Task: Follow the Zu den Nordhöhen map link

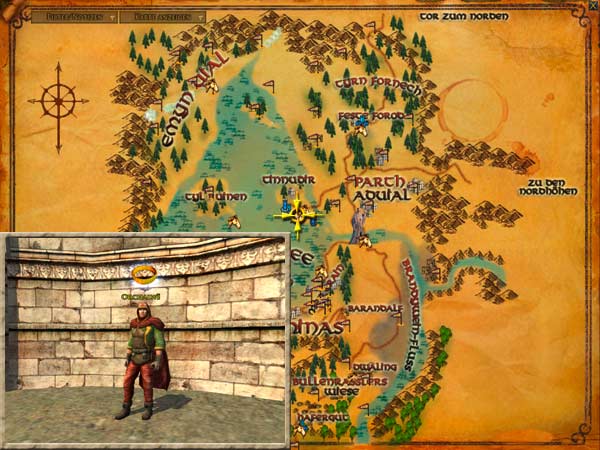Action: 554,186
